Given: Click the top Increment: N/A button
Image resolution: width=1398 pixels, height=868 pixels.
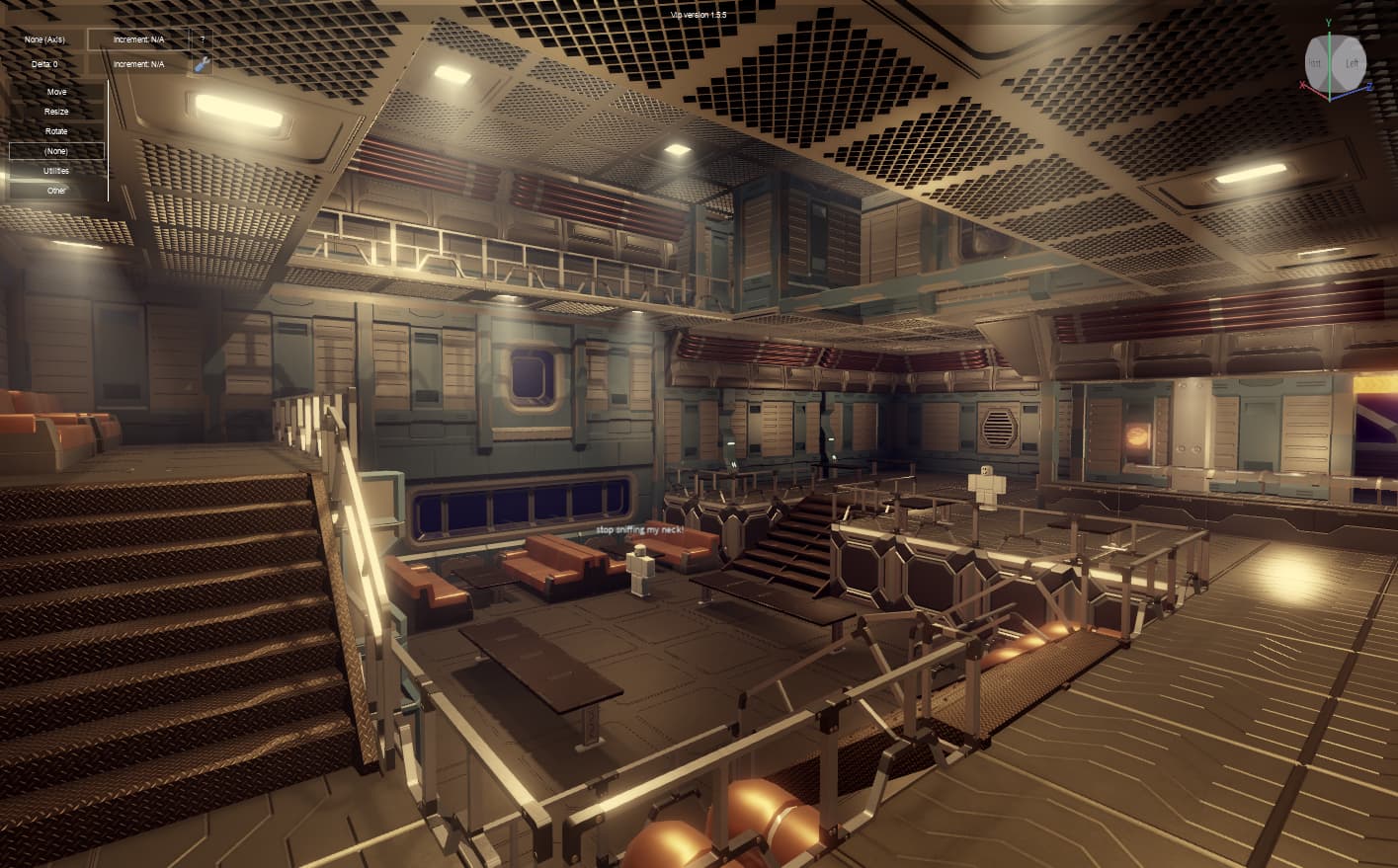Looking at the screenshot, I should coord(138,39).
